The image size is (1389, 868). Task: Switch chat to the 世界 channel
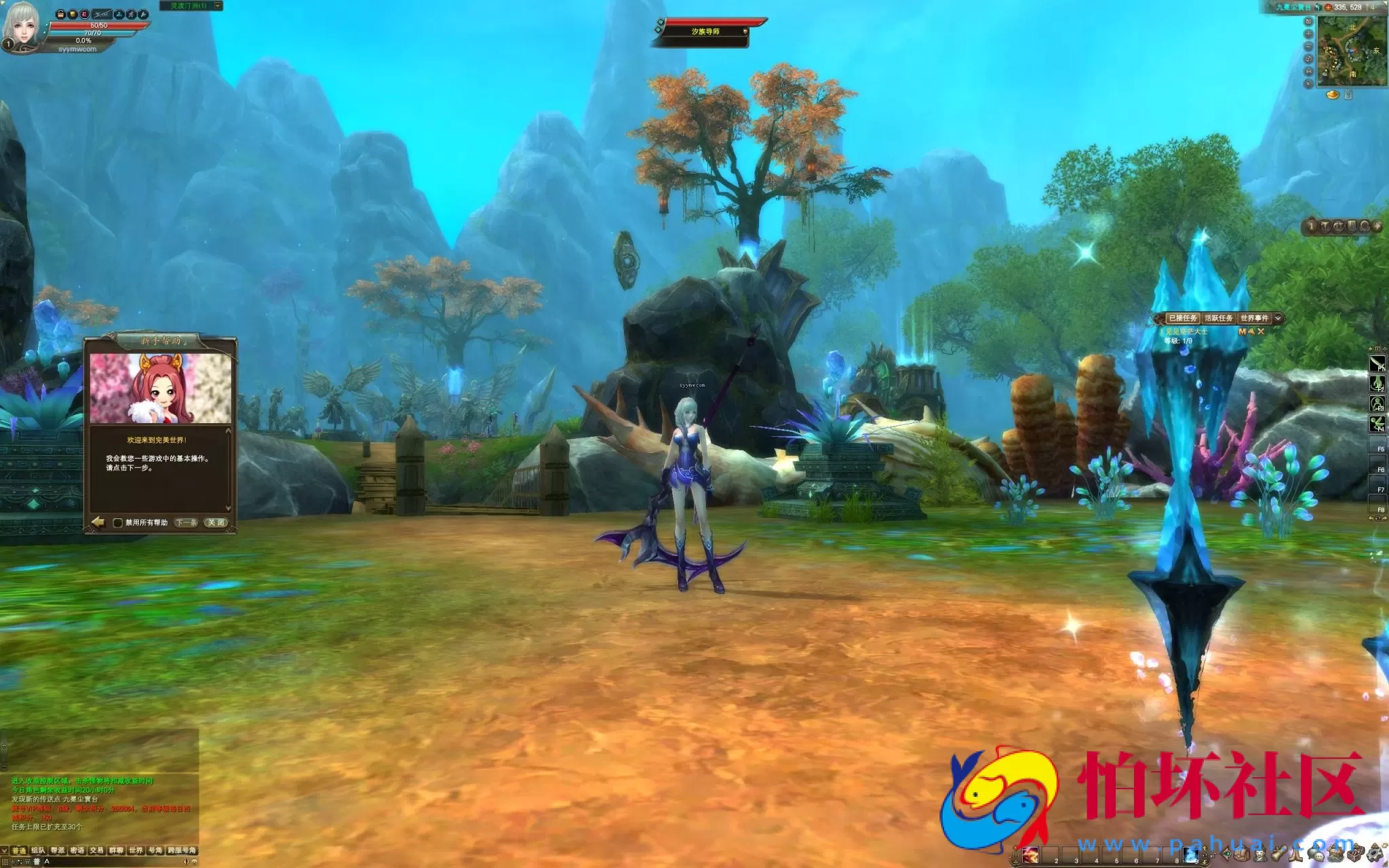coord(136,850)
